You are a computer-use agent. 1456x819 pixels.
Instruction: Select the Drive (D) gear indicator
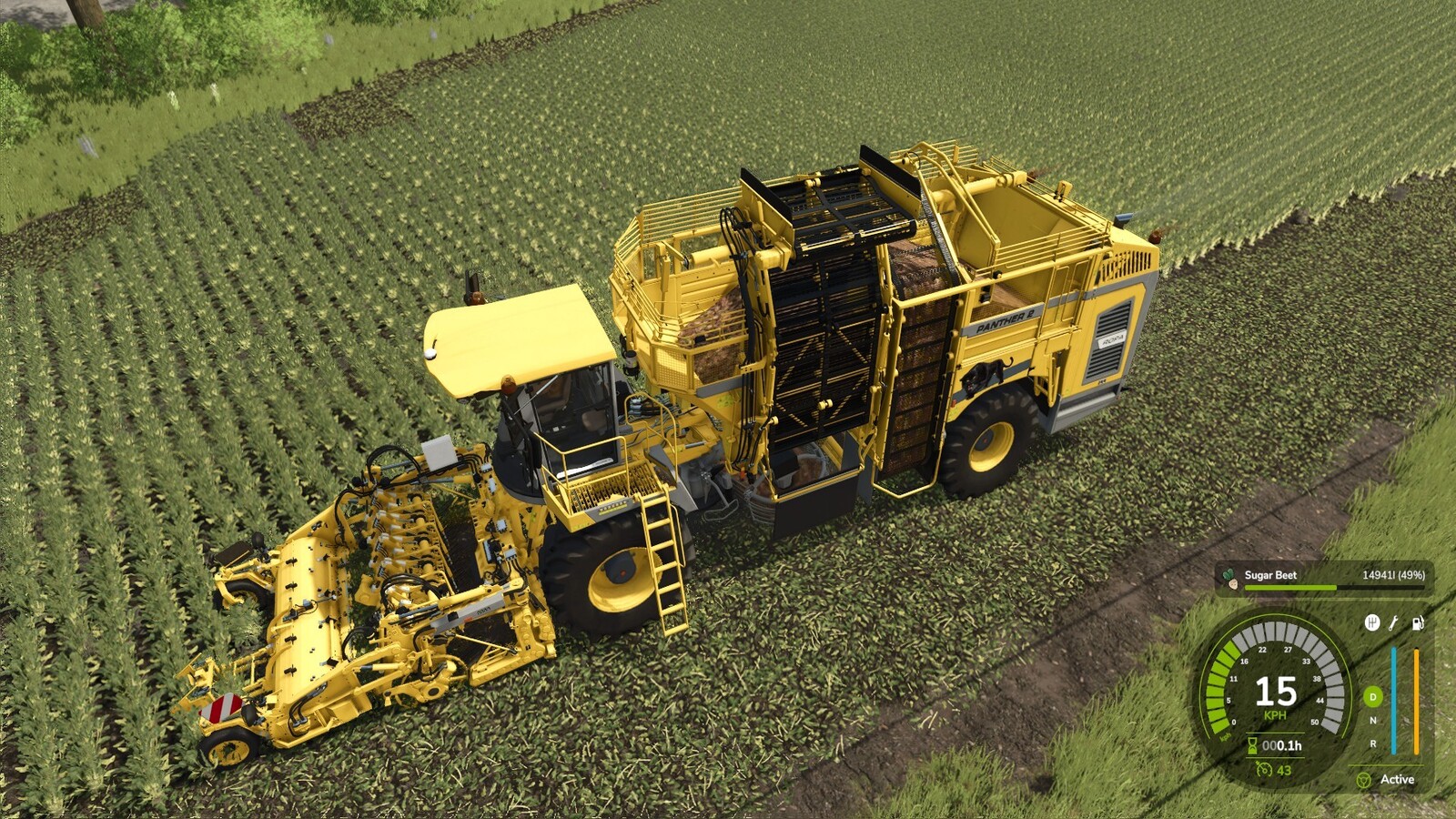pos(1372,696)
